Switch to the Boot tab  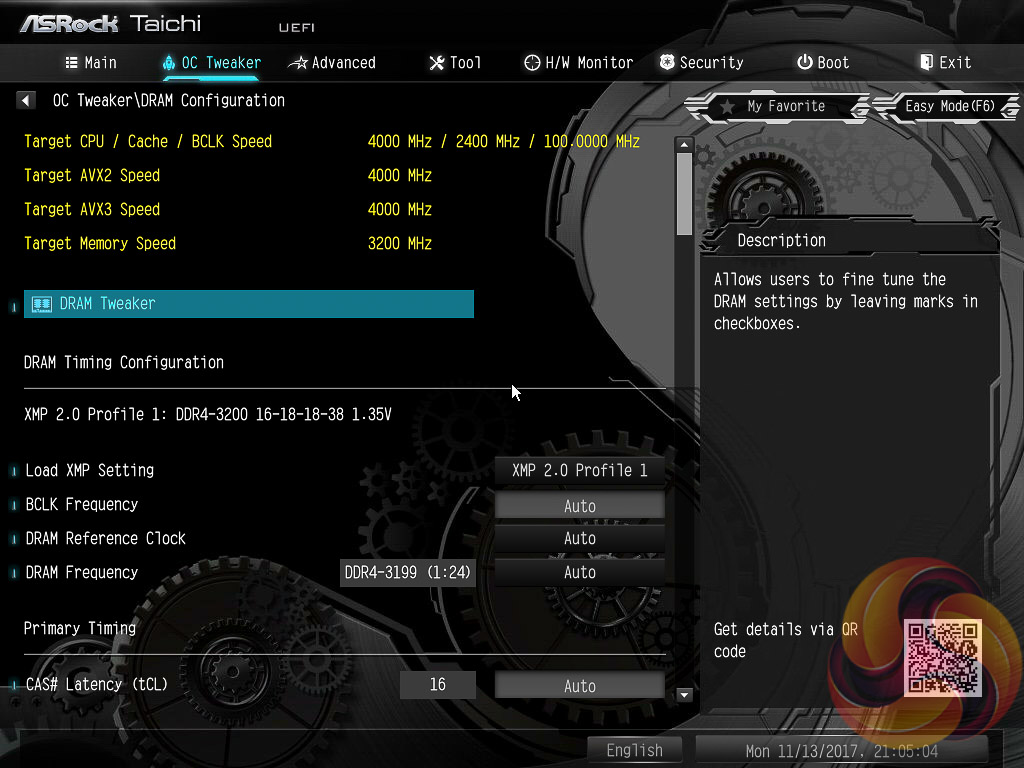[822, 62]
